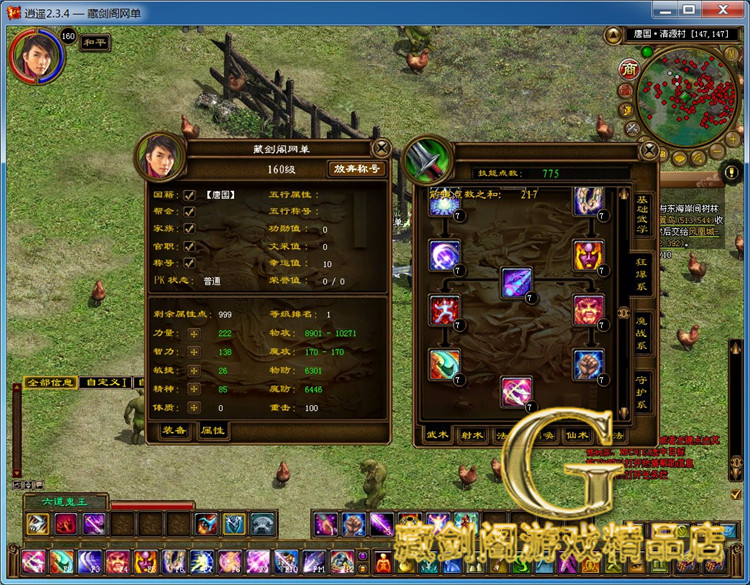750x585 pixels.
Task: Toggle the 官职 display checkbox
Action: 188,245
